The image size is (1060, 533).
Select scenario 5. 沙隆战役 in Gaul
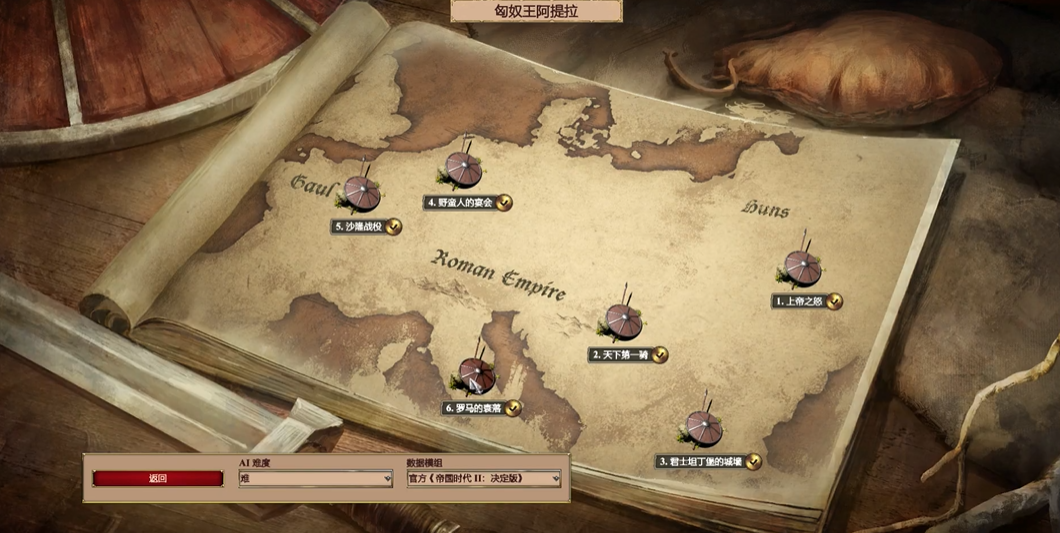click(361, 193)
